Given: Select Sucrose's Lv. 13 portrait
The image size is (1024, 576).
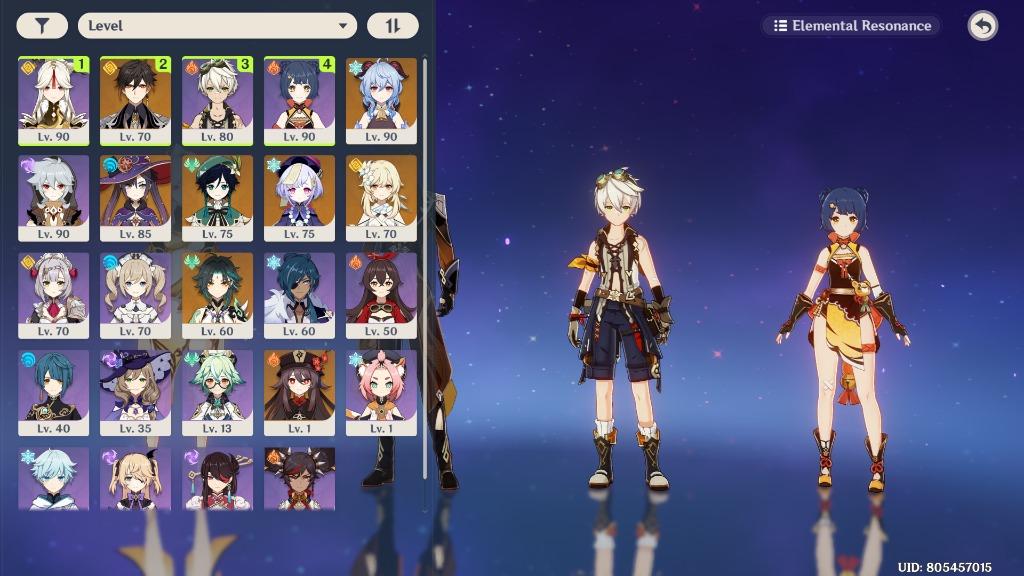Looking at the screenshot, I should click(217, 391).
